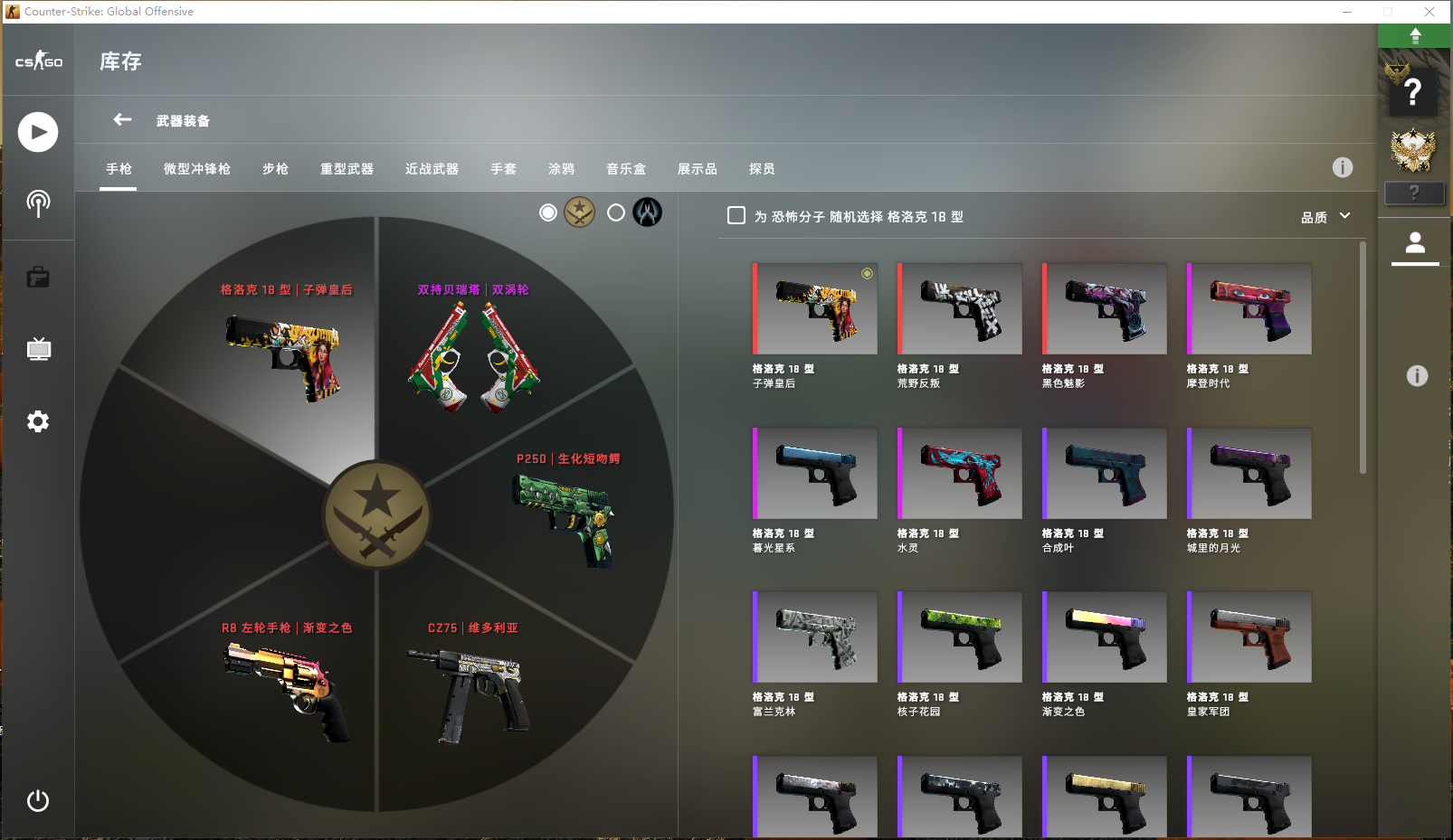Open the Play menu triangle button

[38, 132]
